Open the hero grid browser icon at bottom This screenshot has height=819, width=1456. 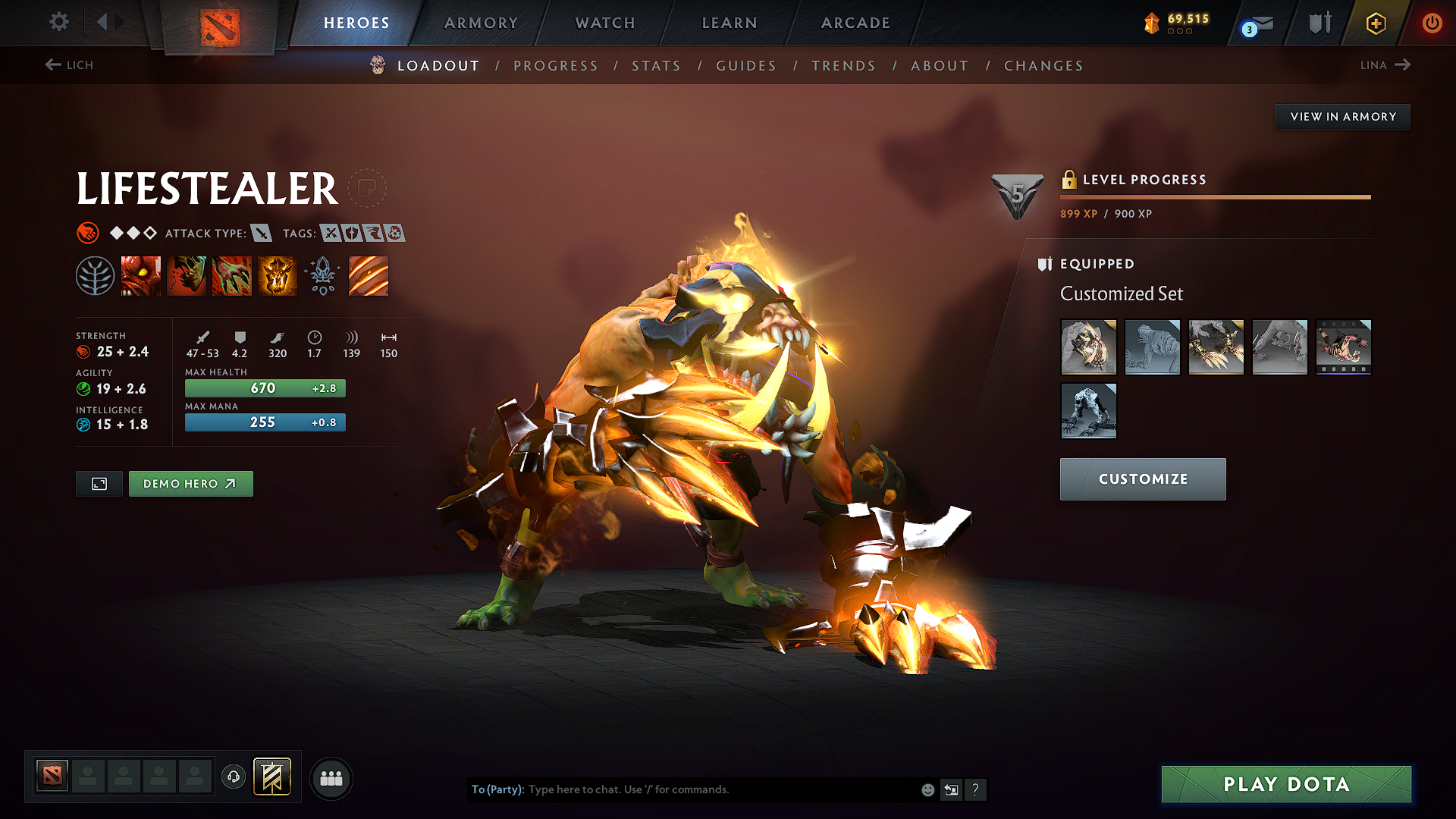coord(330,778)
